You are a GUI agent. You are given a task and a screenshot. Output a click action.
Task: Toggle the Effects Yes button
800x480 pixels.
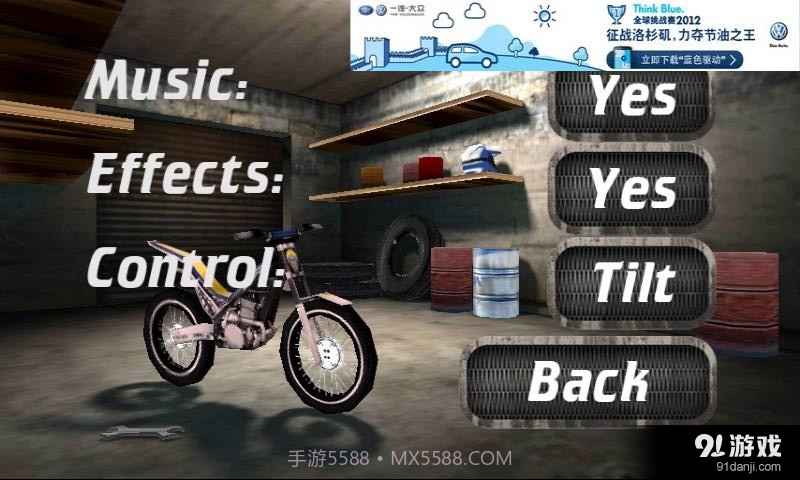pos(632,188)
